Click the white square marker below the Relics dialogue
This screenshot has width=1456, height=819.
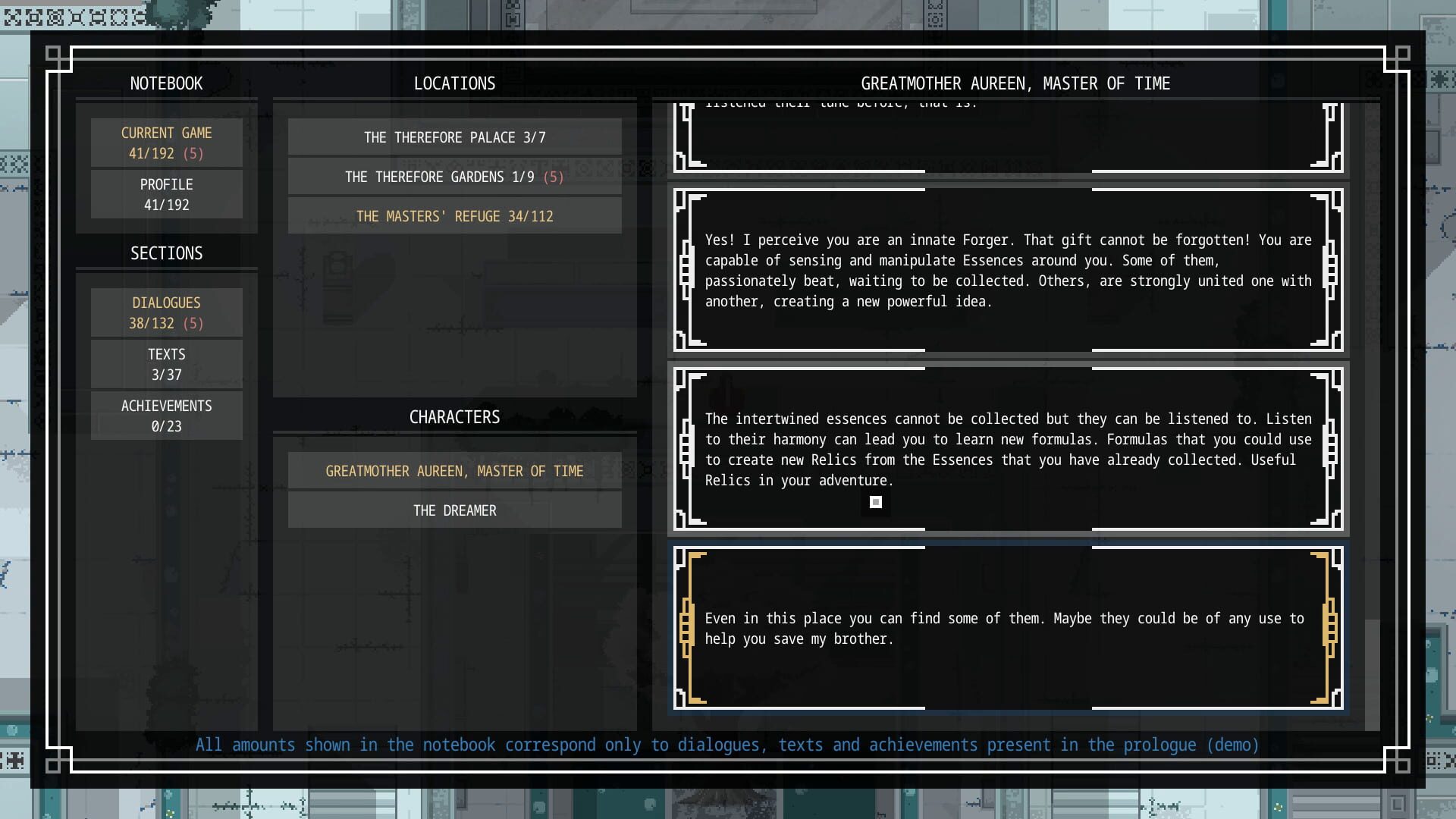(876, 502)
